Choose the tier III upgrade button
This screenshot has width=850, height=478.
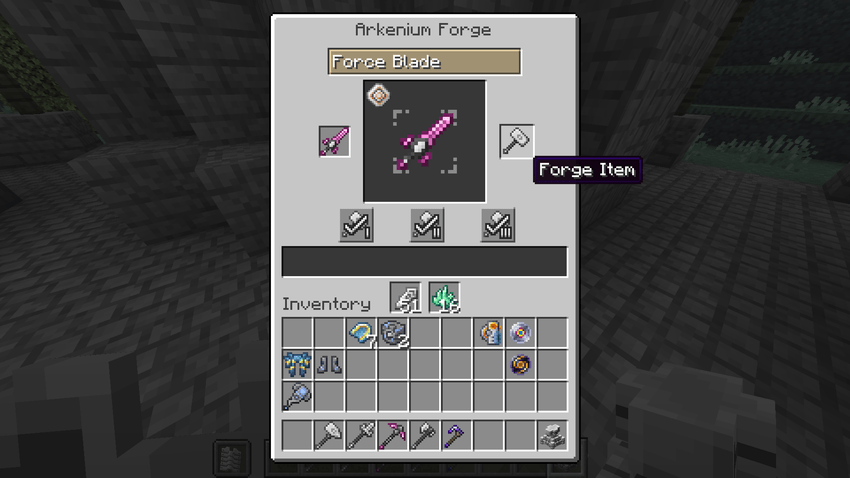497,225
